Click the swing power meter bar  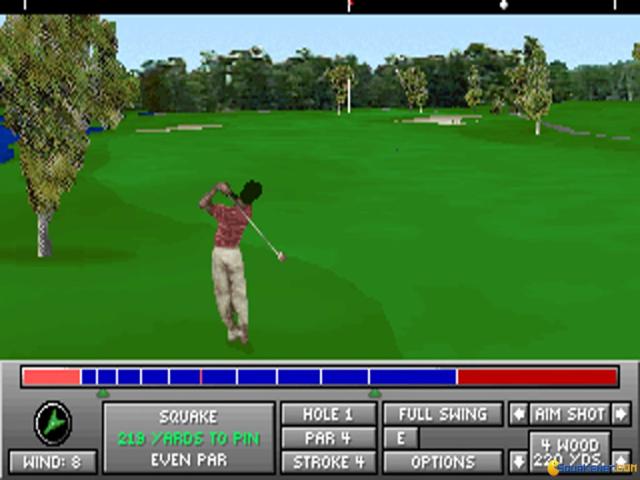(x=320, y=377)
